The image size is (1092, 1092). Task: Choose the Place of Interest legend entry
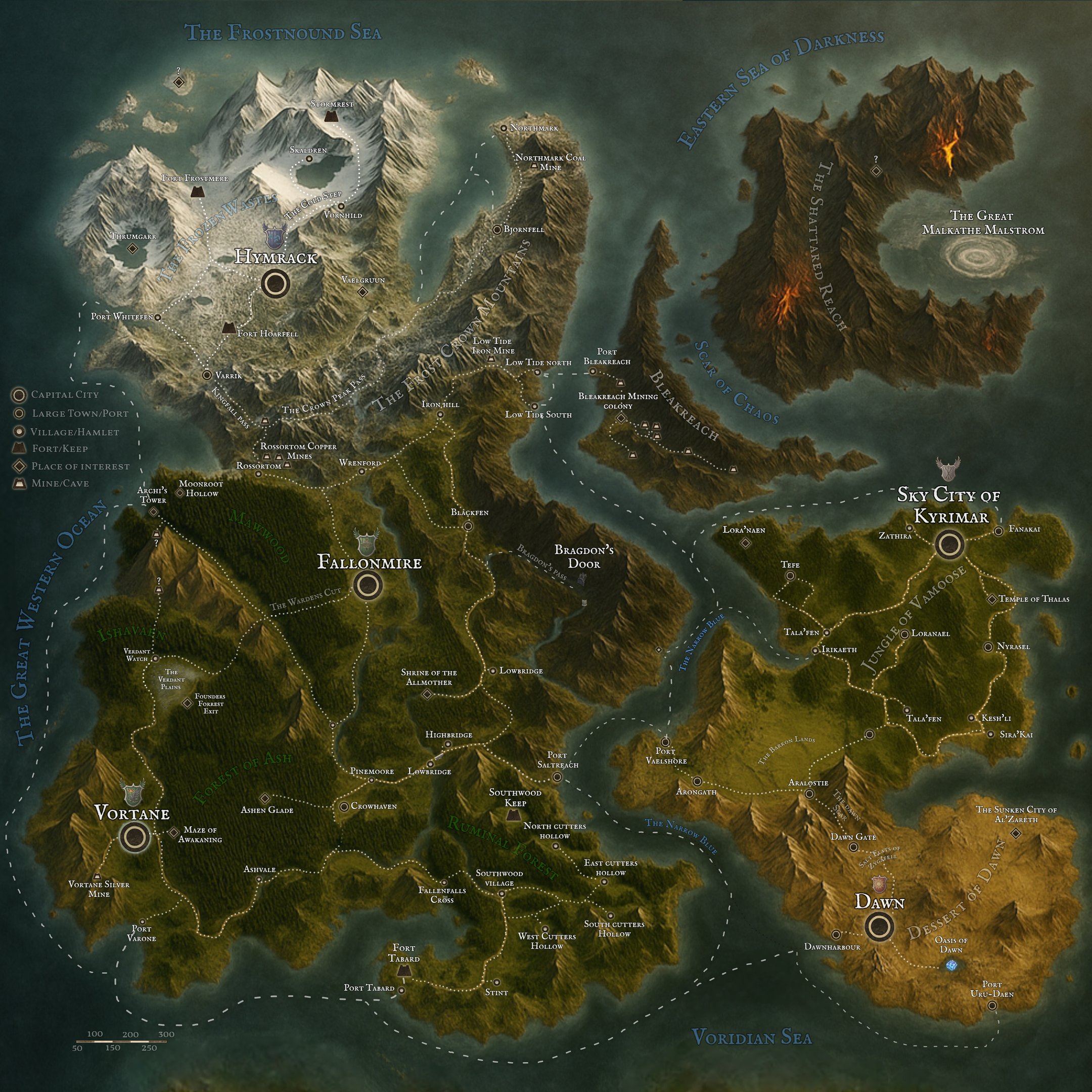[x=20, y=466]
